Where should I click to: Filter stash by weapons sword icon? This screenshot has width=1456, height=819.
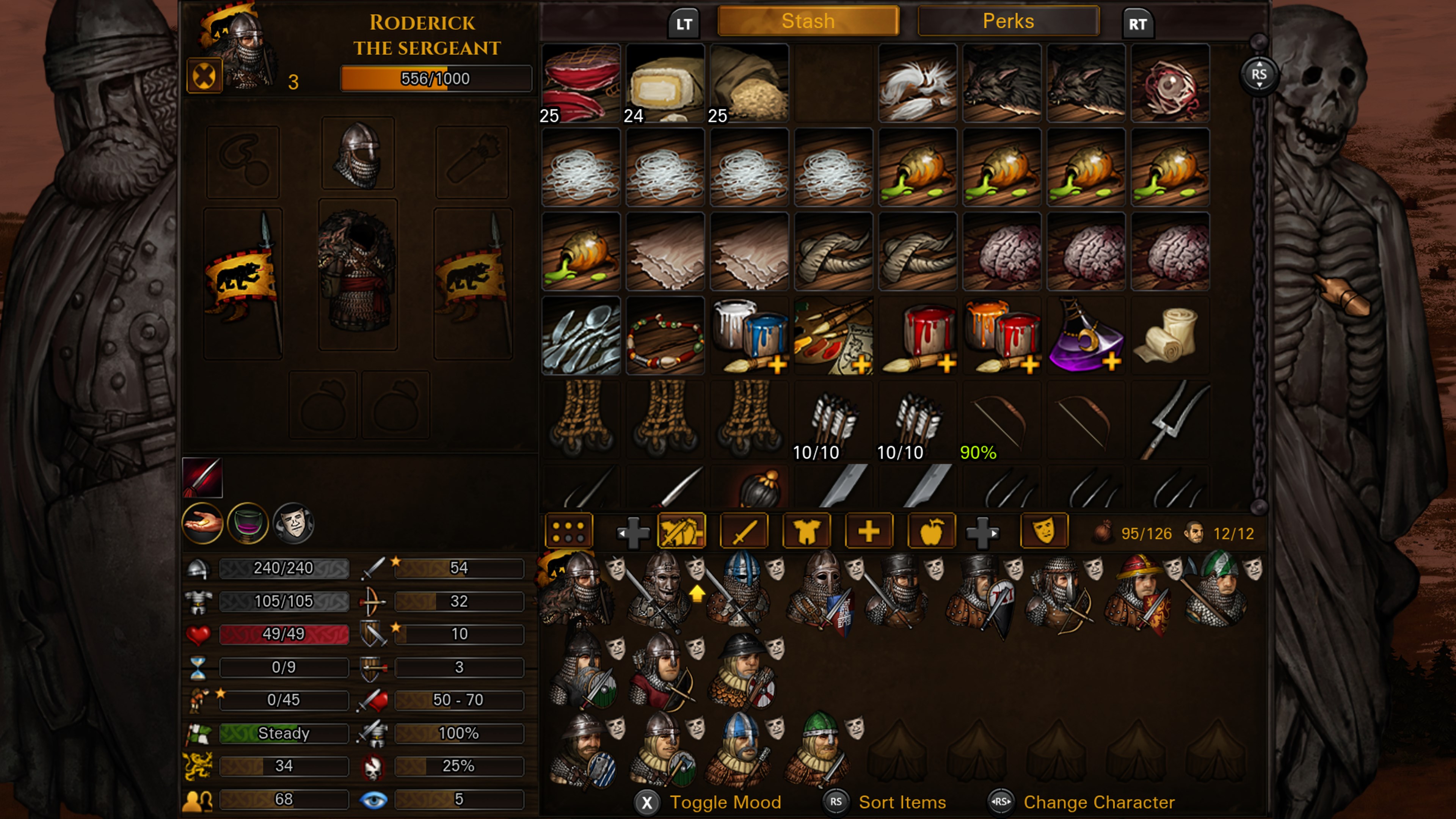pos(744,531)
